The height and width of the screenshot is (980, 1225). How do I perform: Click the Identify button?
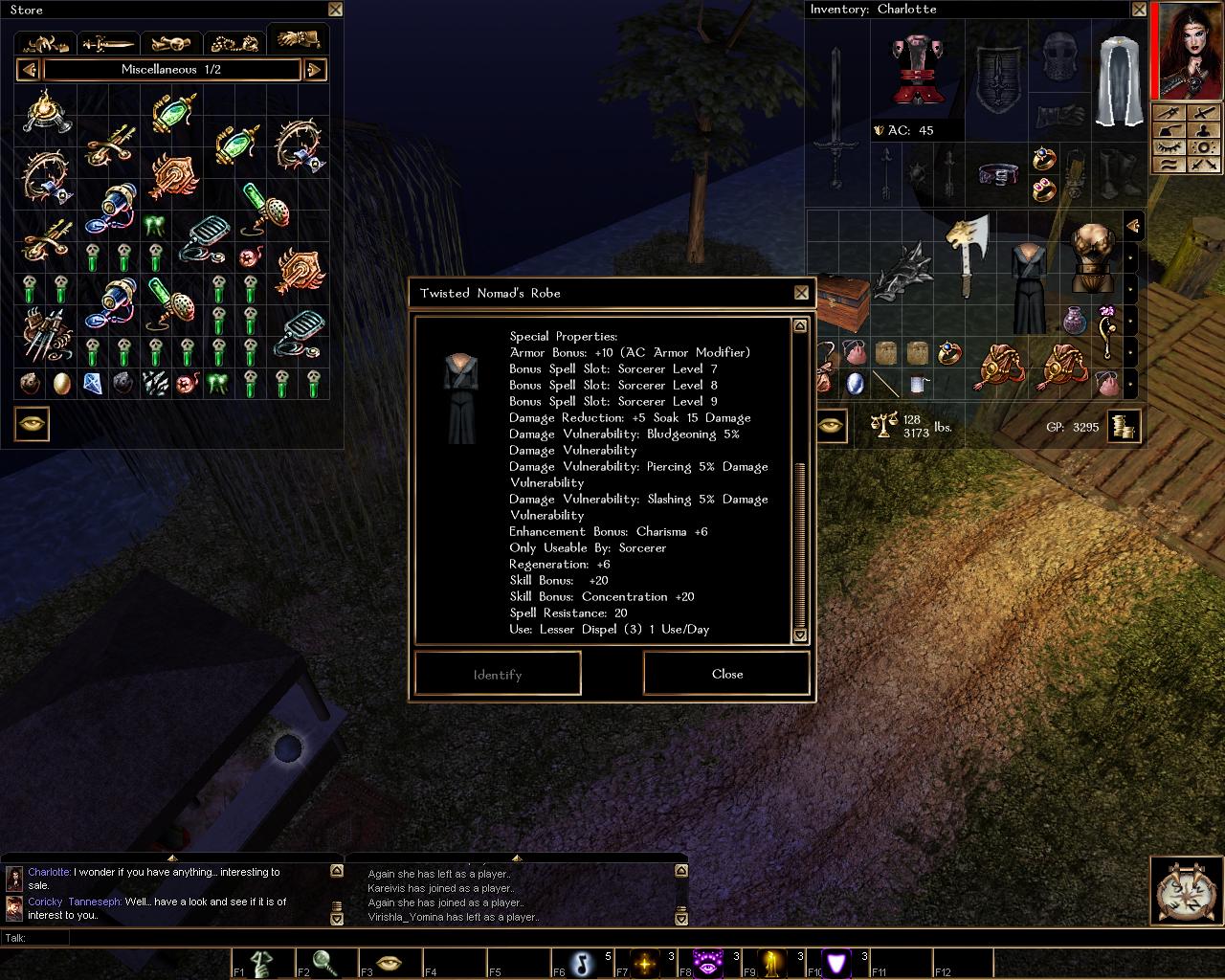(x=498, y=674)
